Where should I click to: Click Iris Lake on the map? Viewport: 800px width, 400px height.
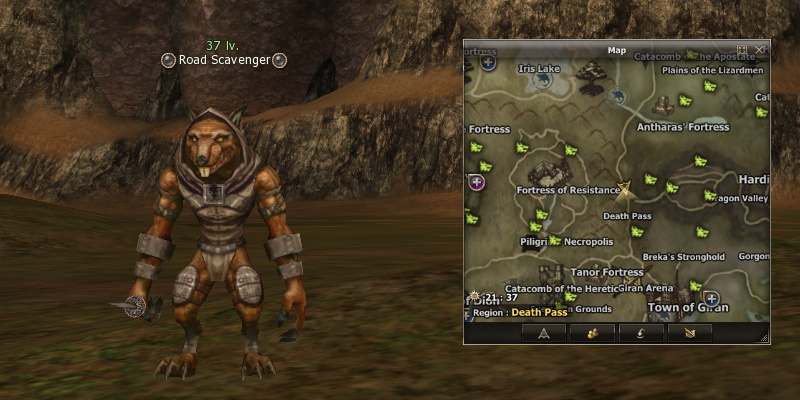pyautogui.click(x=539, y=69)
